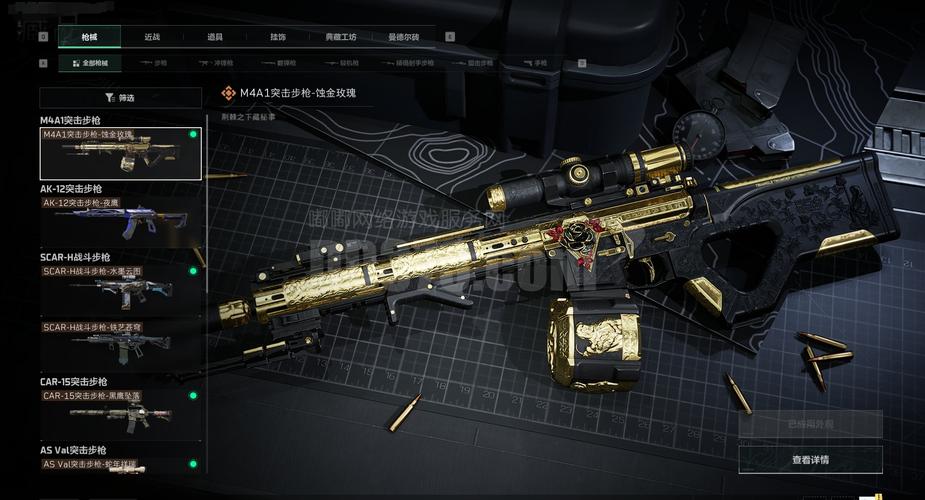Viewport: 925px width, 500px height.
Task: Filter the list by 冲锋枪 (SMGs)
Action: [222, 63]
